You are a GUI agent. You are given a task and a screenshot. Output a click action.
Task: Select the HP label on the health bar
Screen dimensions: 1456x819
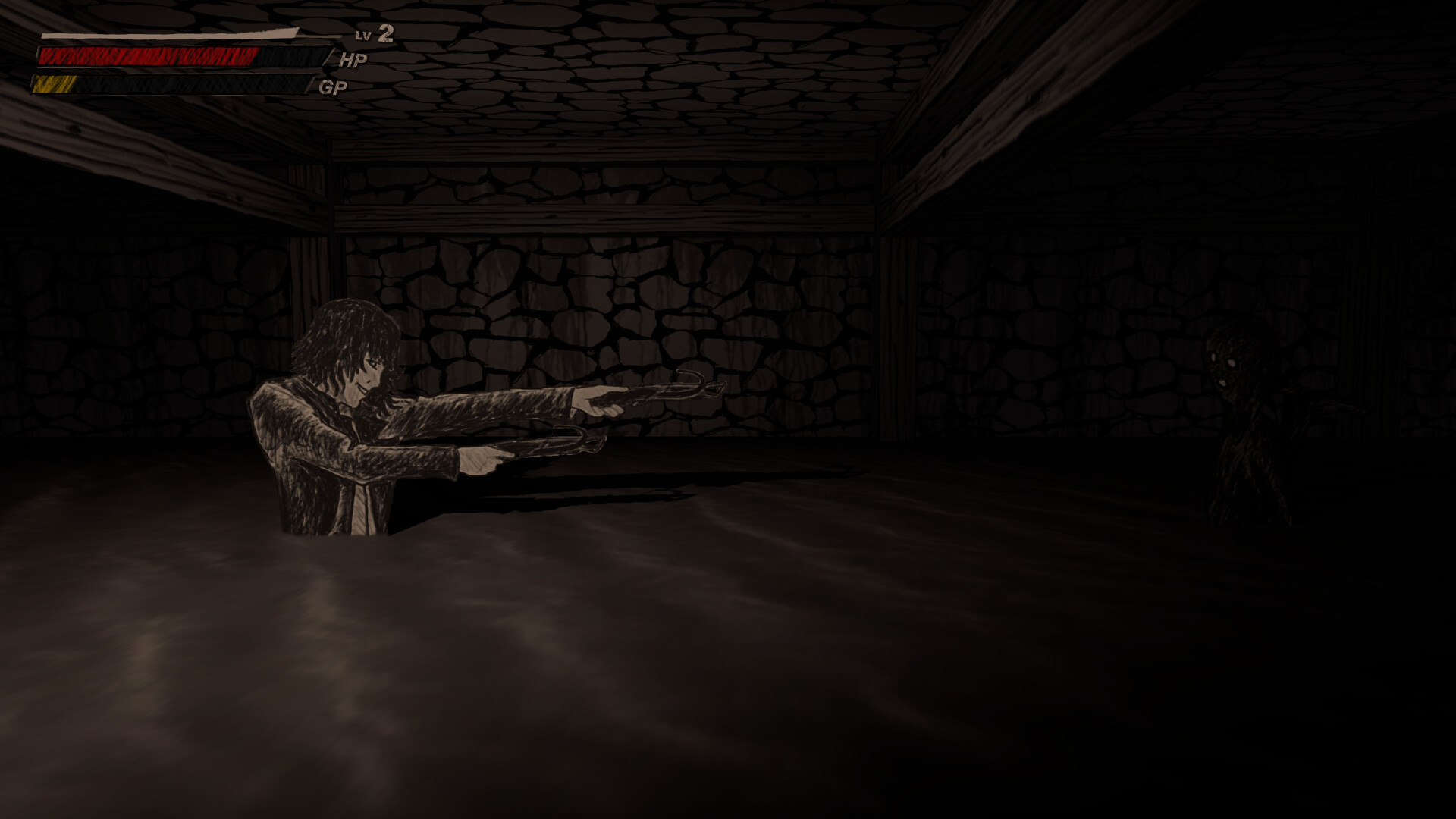coord(353,60)
